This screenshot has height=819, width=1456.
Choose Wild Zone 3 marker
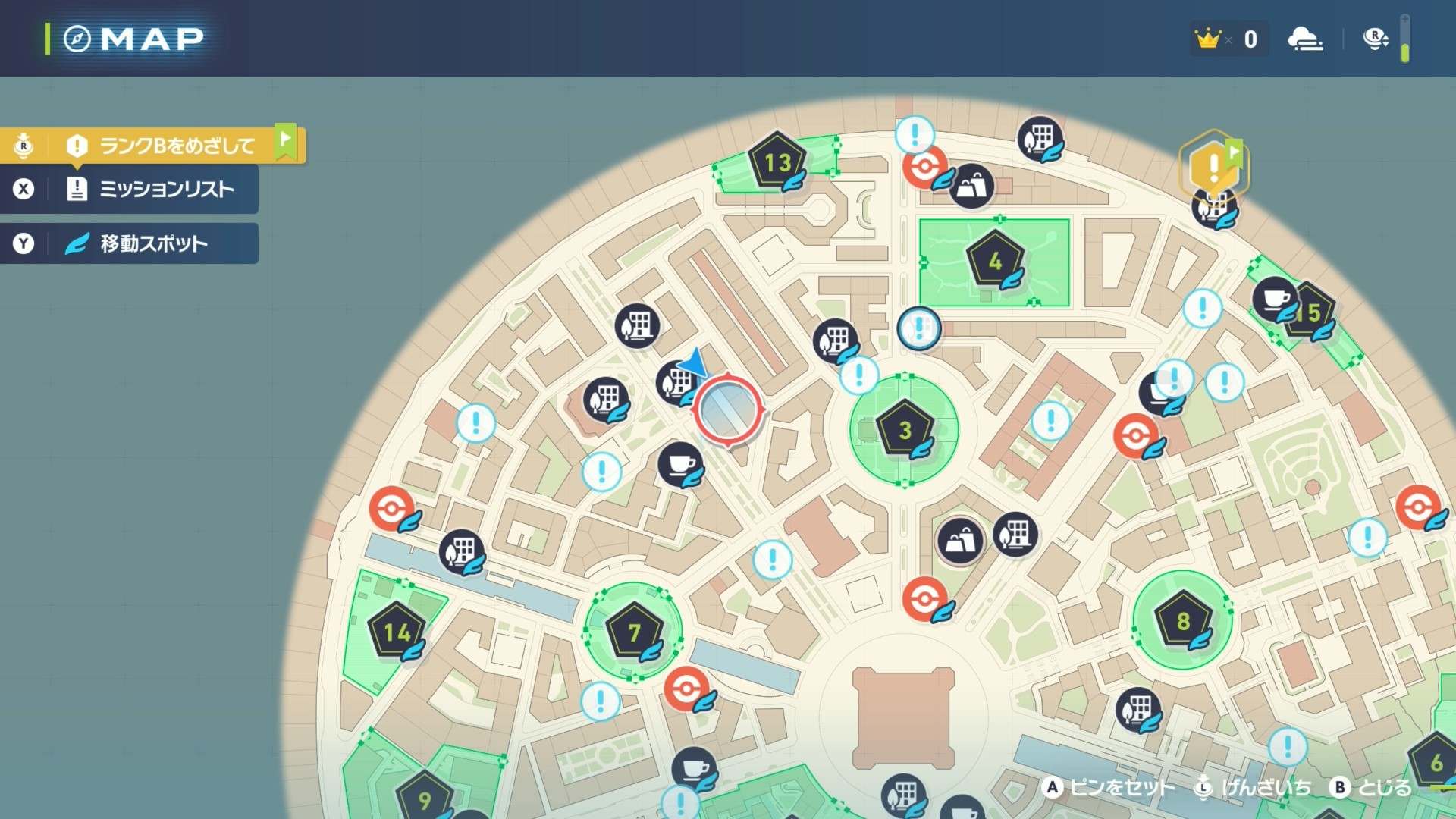pos(904,430)
